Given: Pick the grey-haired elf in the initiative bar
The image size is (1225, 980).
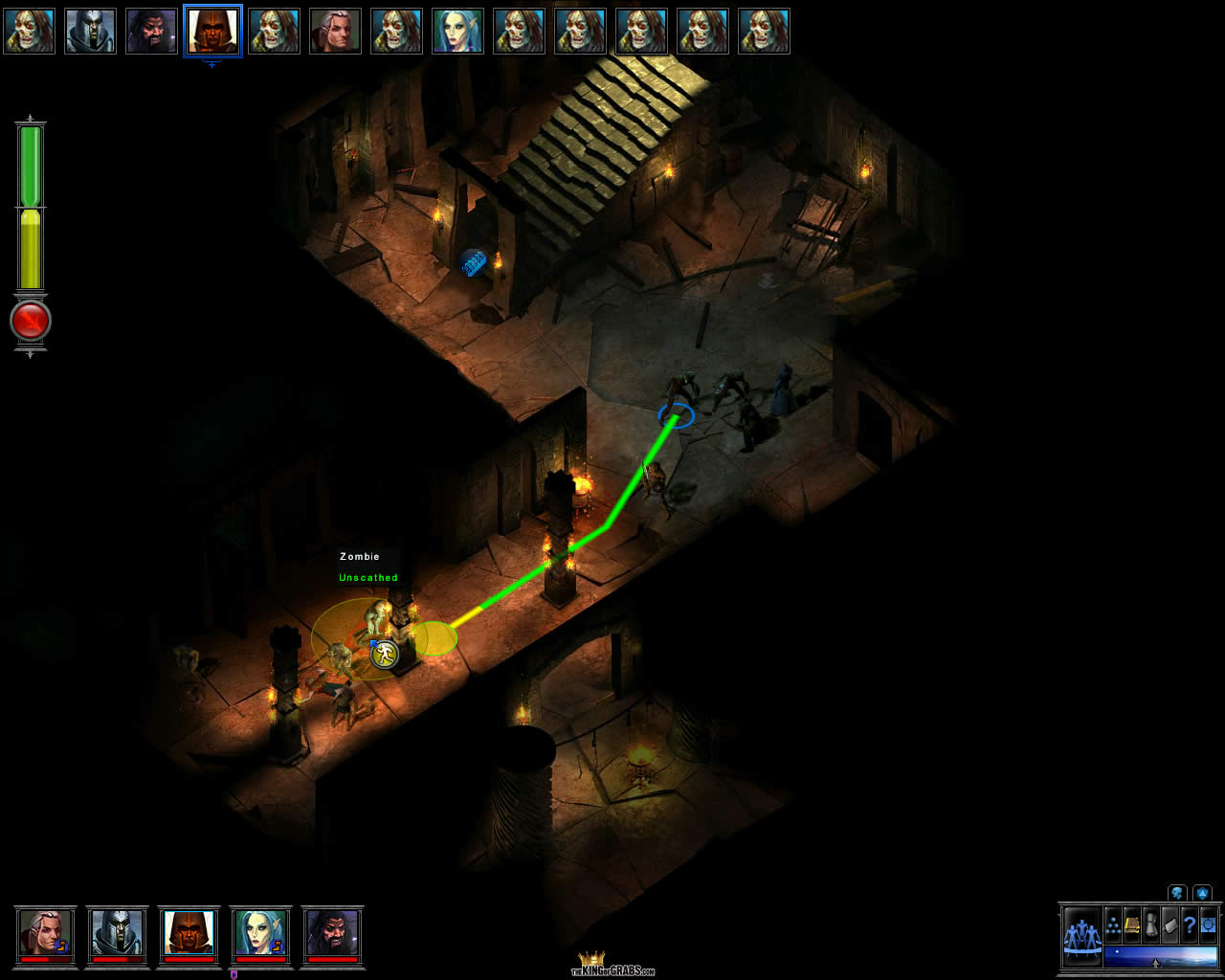Looking at the screenshot, I should [x=335, y=31].
